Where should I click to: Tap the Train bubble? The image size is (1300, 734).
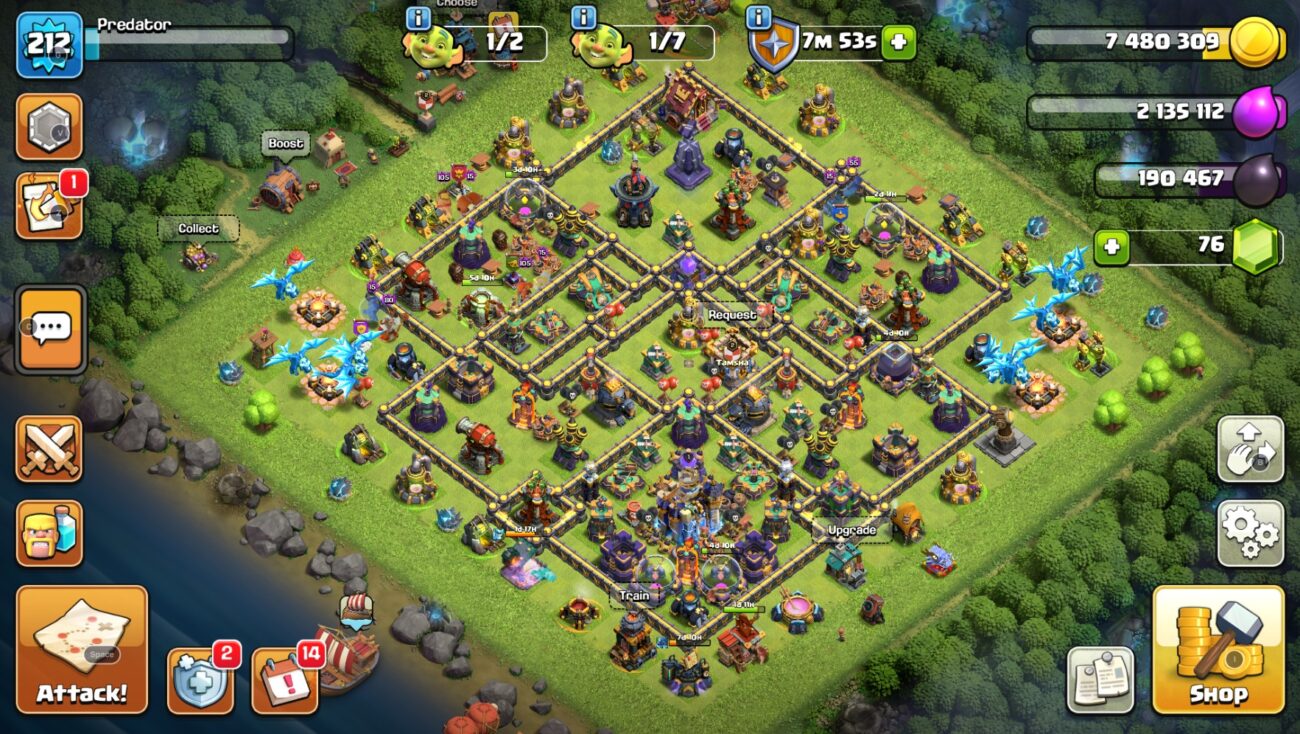pyautogui.click(x=634, y=596)
